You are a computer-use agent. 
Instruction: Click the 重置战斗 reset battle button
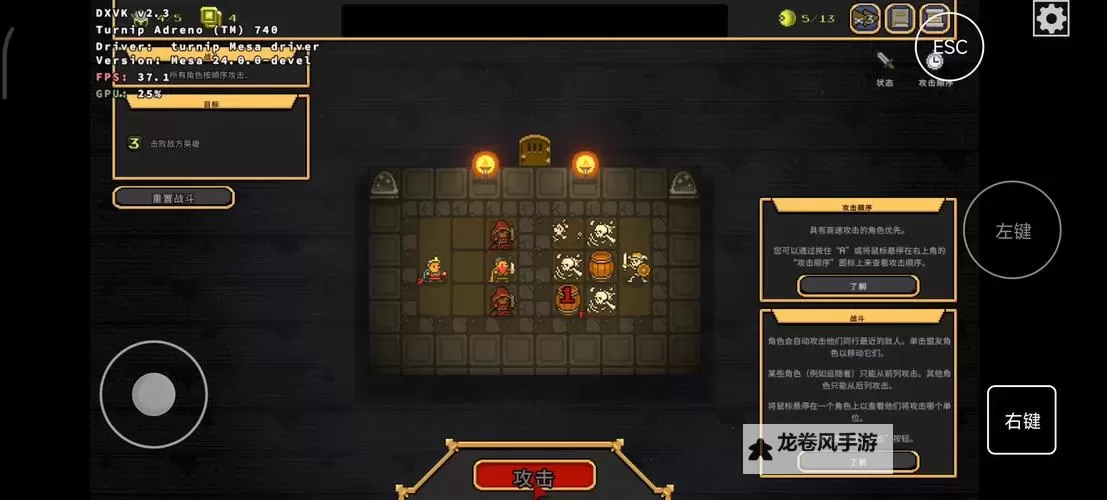tap(174, 197)
